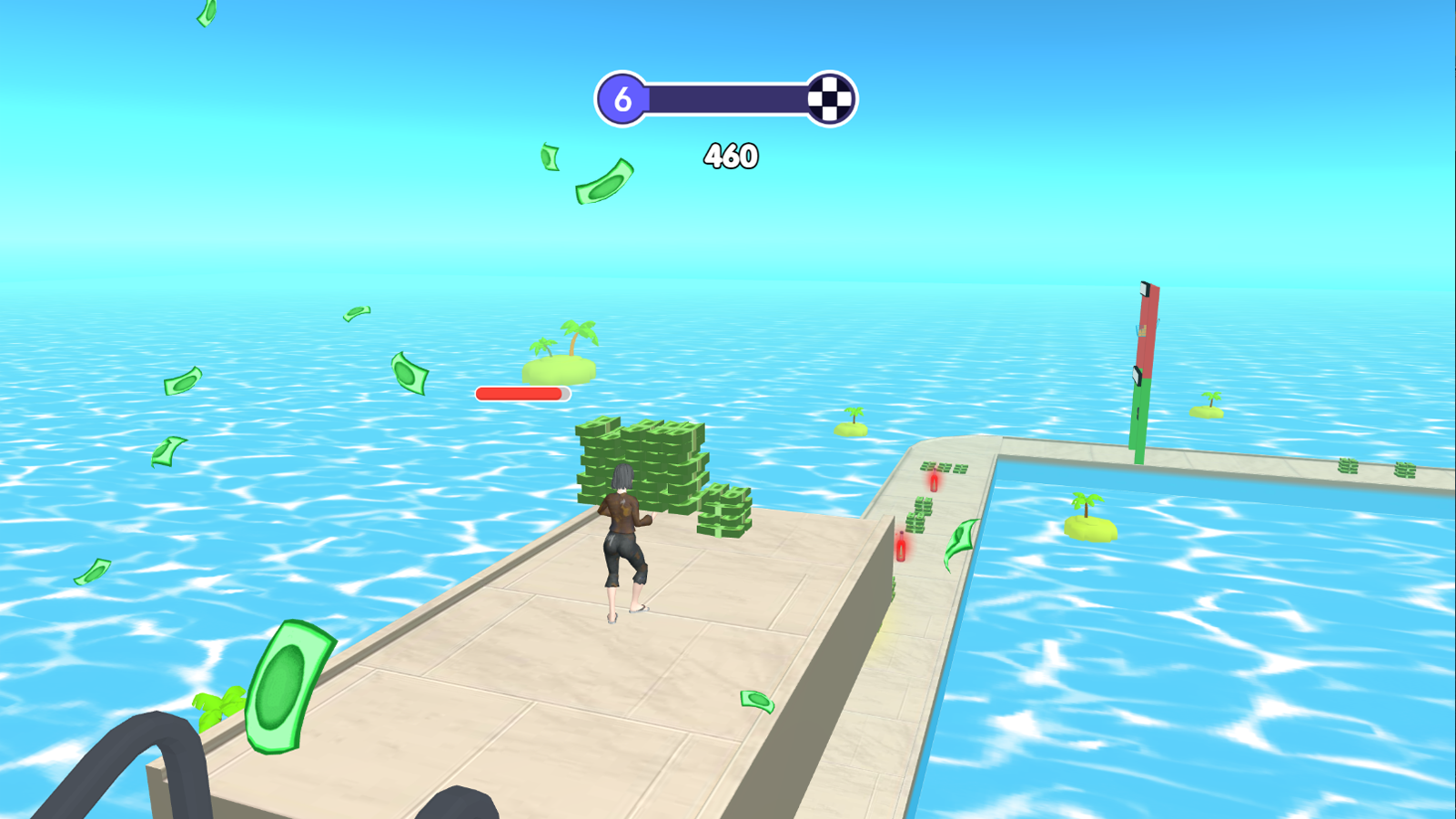This screenshot has height=819, width=1456.
Task: Click the red health bar
Action: 521,394
